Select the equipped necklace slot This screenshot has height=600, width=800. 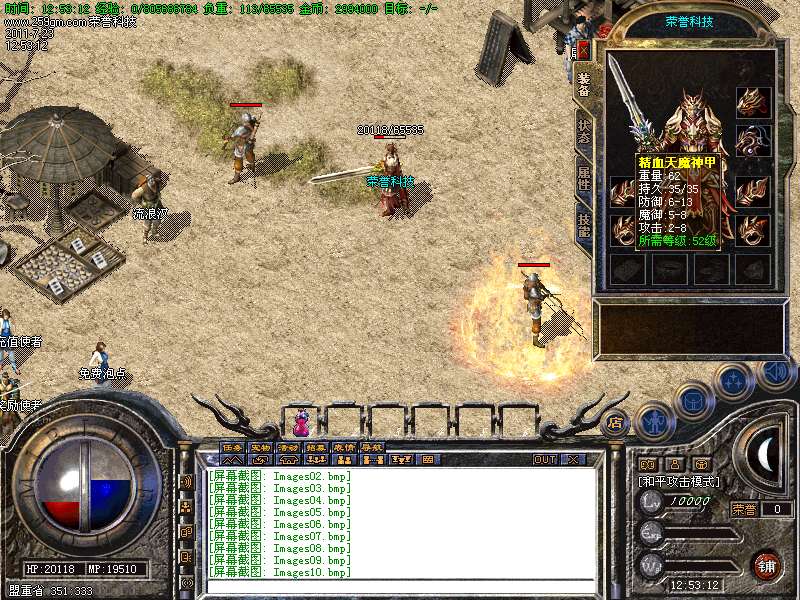(751, 139)
